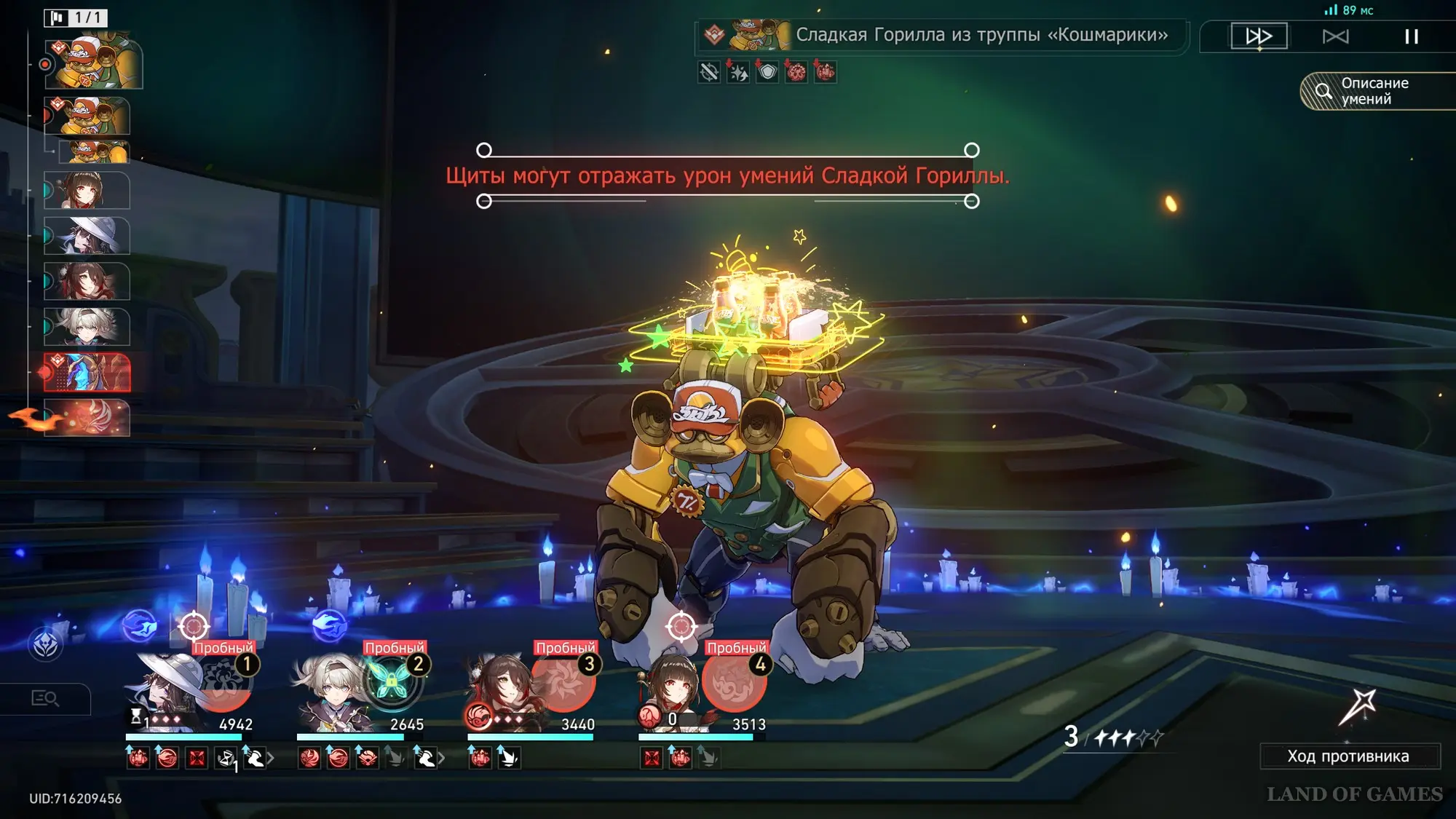
Task: Select the white-hat character in turn order
Action: pyautogui.click(x=87, y=236)
